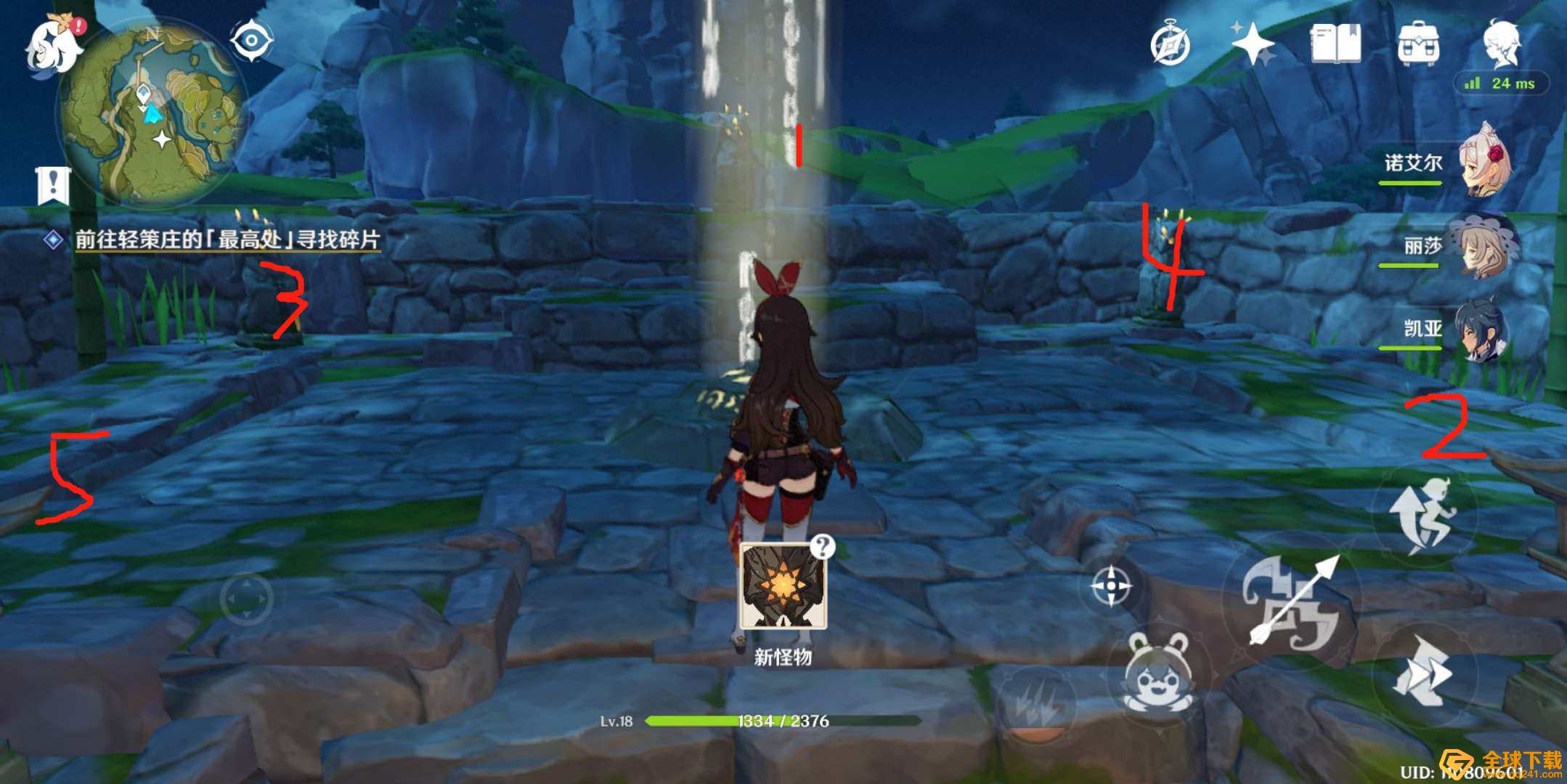Screen dimensions: 1567x784
Task: Toggle elemental sight eye icon
Action: [251, 39]
